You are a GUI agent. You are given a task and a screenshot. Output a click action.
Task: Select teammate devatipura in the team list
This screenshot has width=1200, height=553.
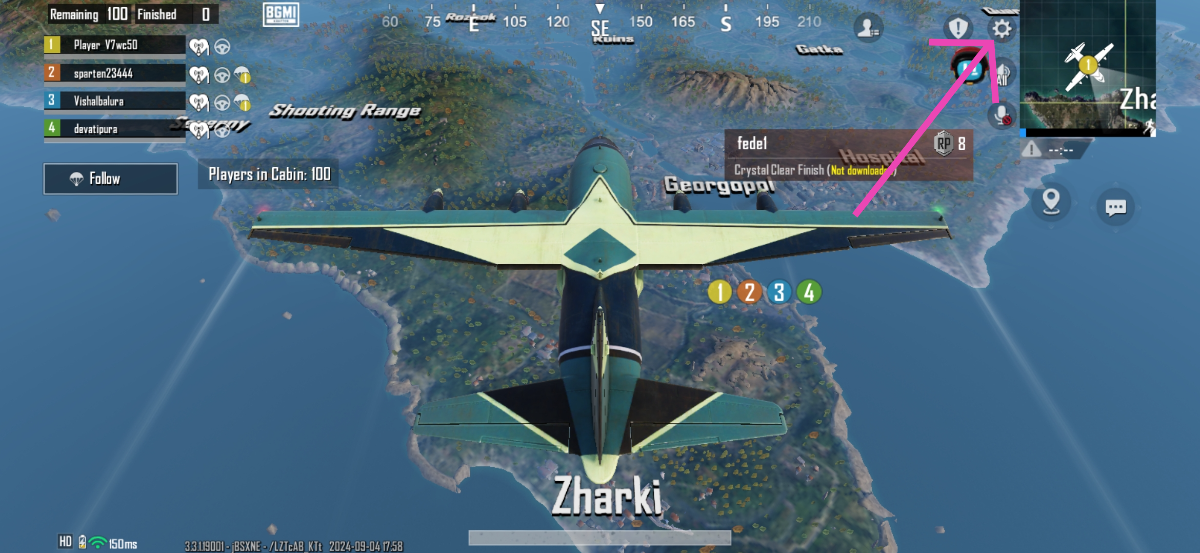click(115, 128)
